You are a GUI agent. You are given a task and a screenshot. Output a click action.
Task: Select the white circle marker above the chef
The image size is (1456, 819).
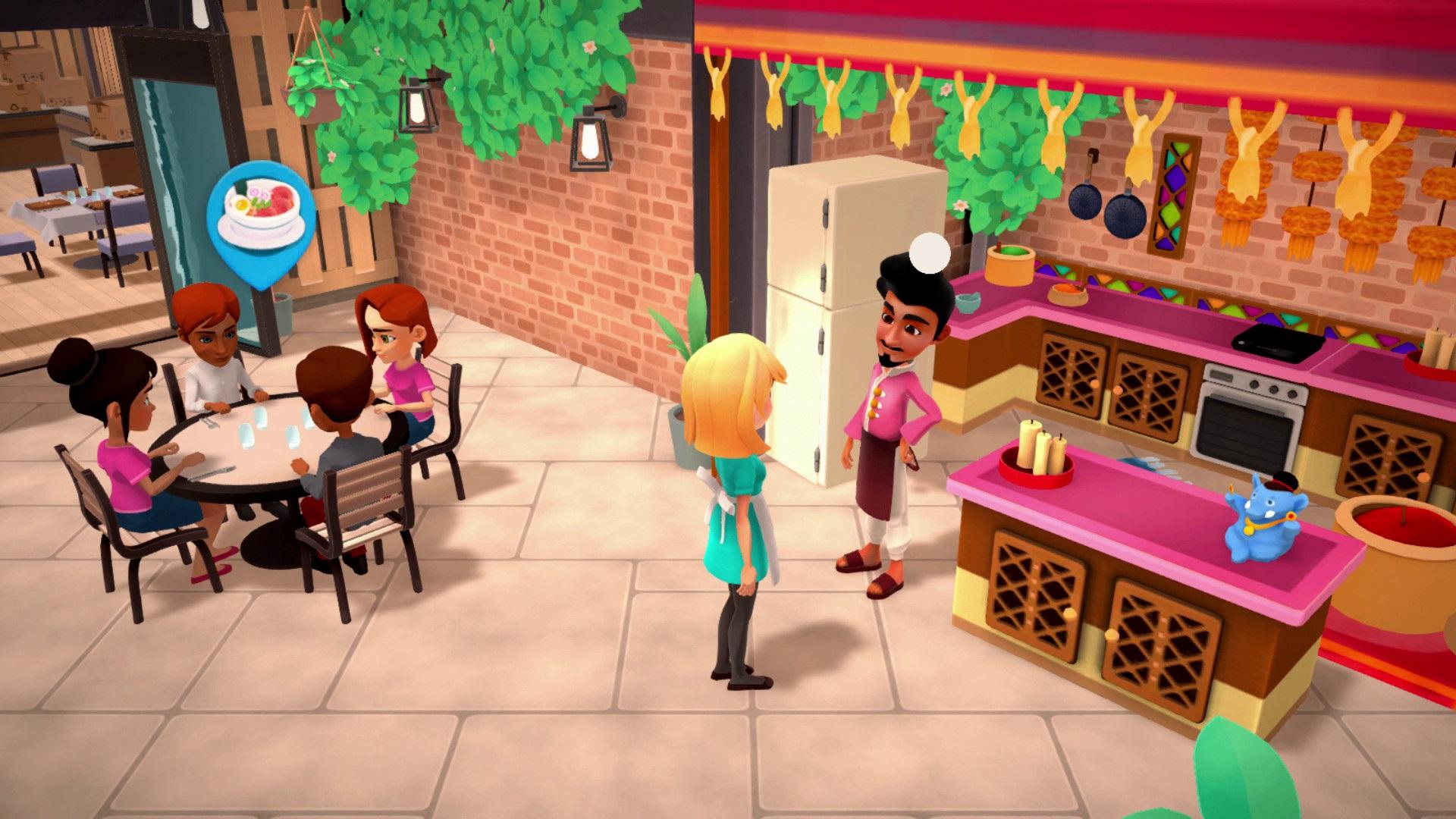click(930, 252)
